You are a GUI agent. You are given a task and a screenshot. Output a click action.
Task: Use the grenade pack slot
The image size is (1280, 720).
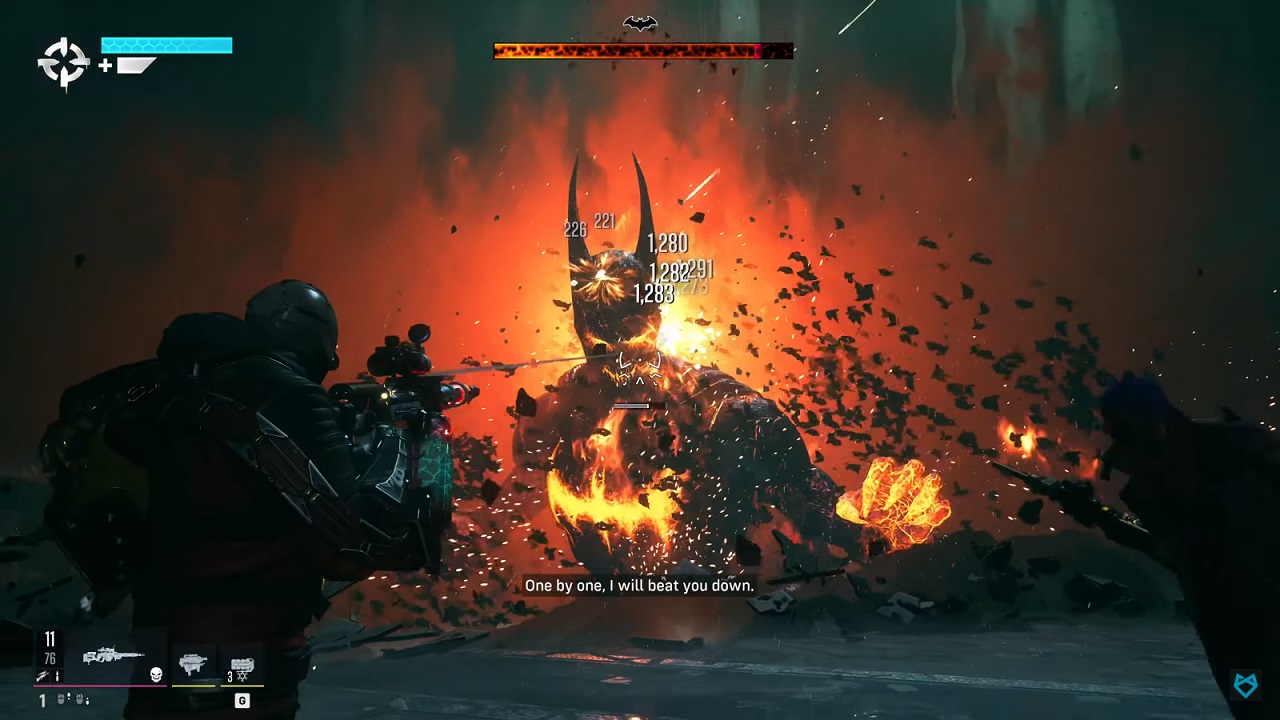click(x=242, y=666)
